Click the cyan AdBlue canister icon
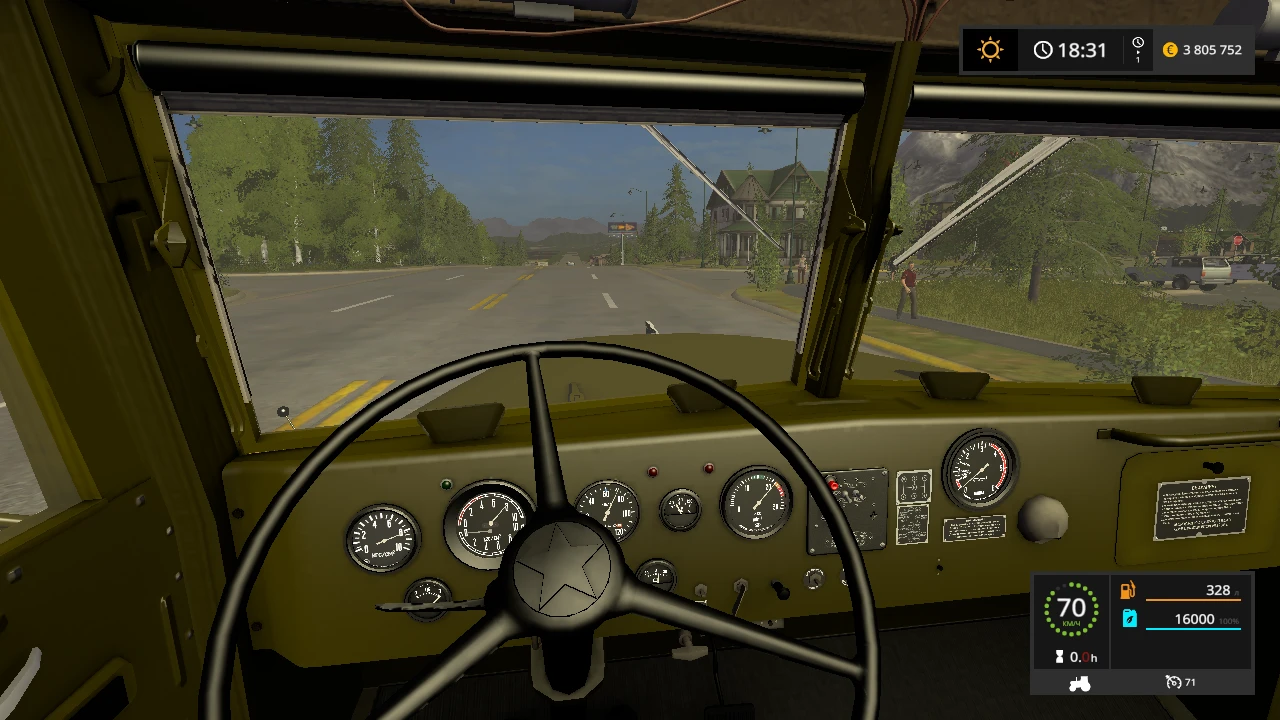Image resolution: width=1280 pixels, height=720 pixels. pos(1130,618)
